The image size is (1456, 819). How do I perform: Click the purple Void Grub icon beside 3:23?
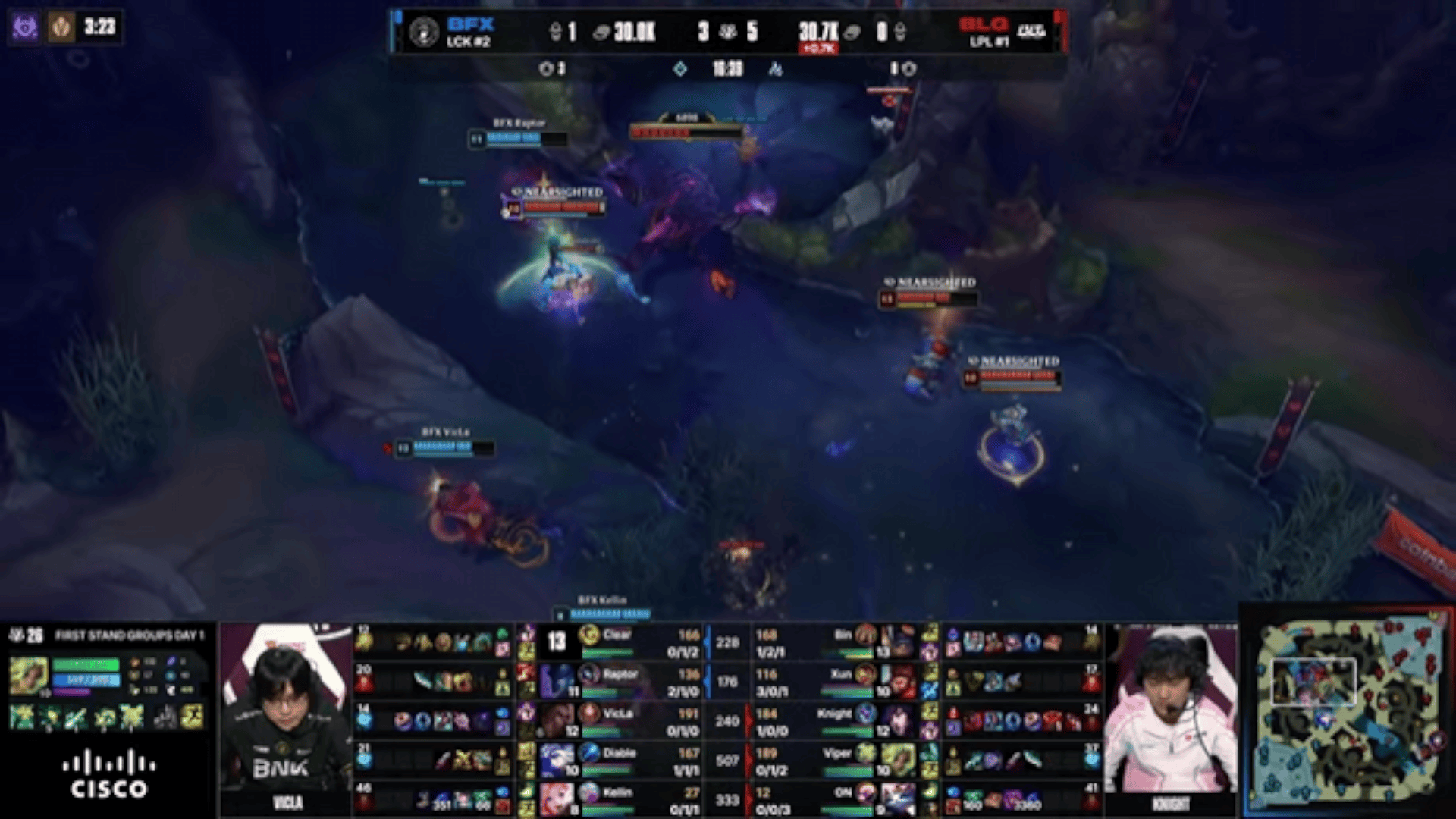(25, 28)
